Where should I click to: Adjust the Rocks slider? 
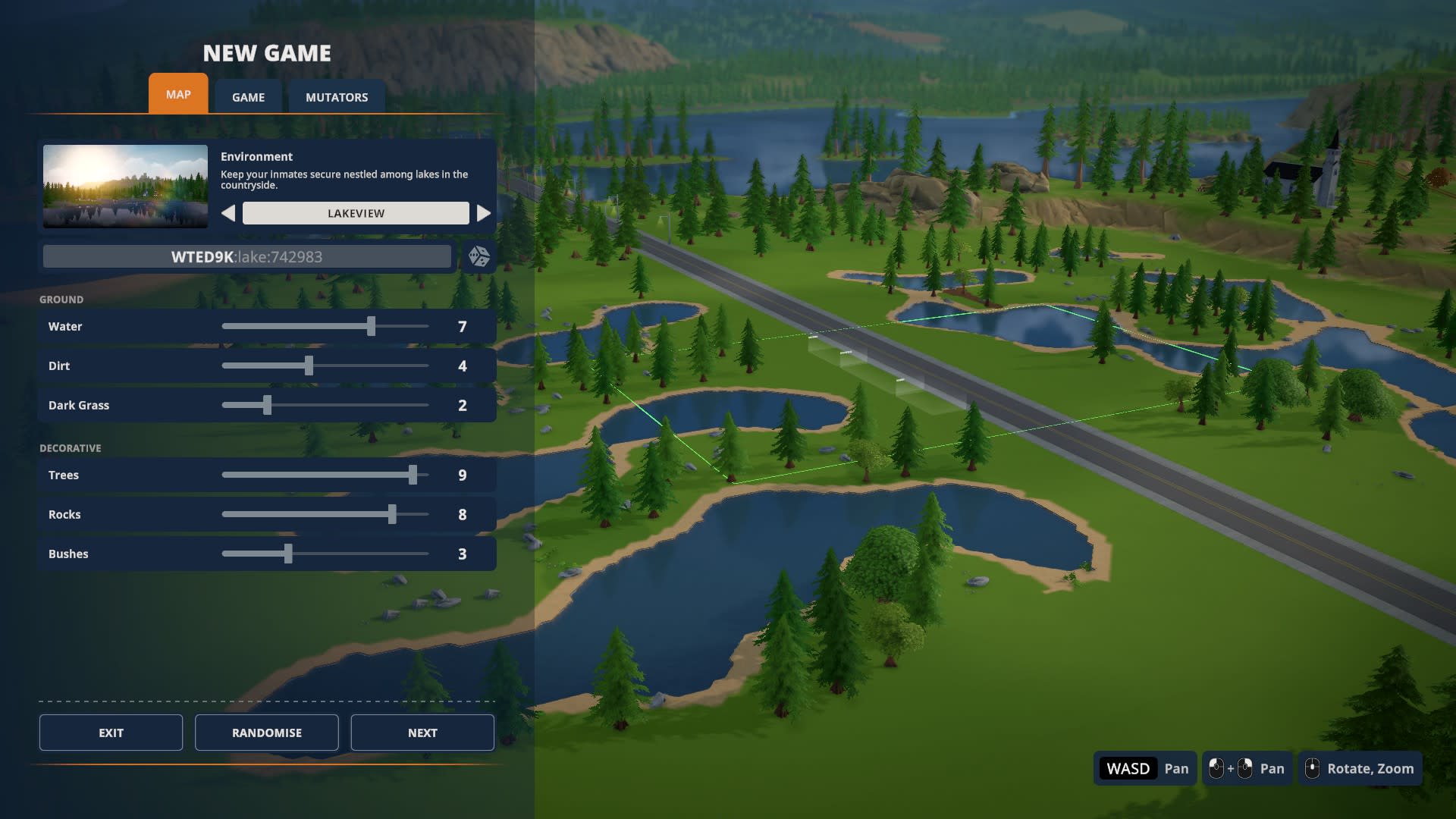[x=392, y=514]
